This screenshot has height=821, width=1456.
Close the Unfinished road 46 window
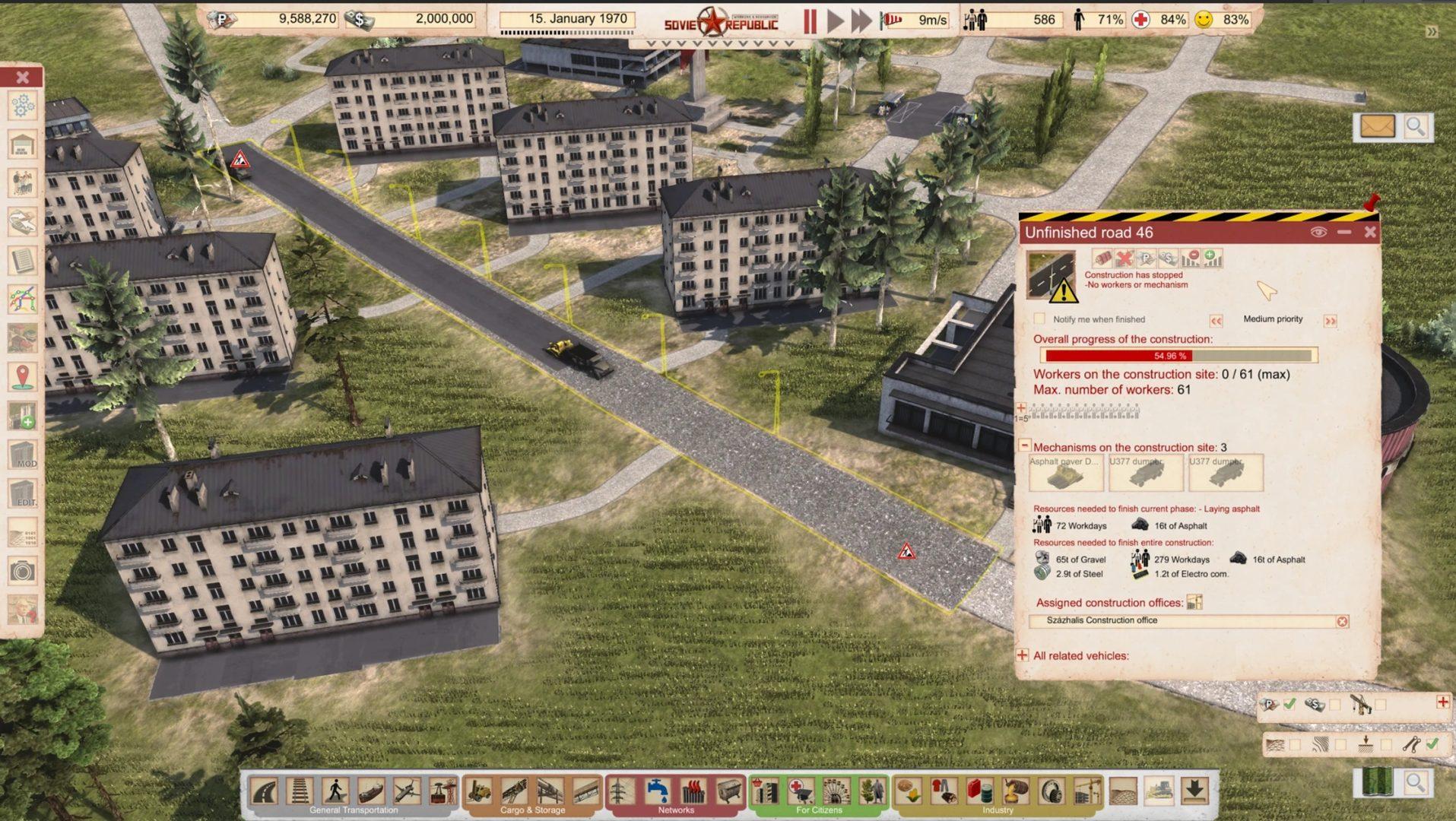pos(1370,232)
